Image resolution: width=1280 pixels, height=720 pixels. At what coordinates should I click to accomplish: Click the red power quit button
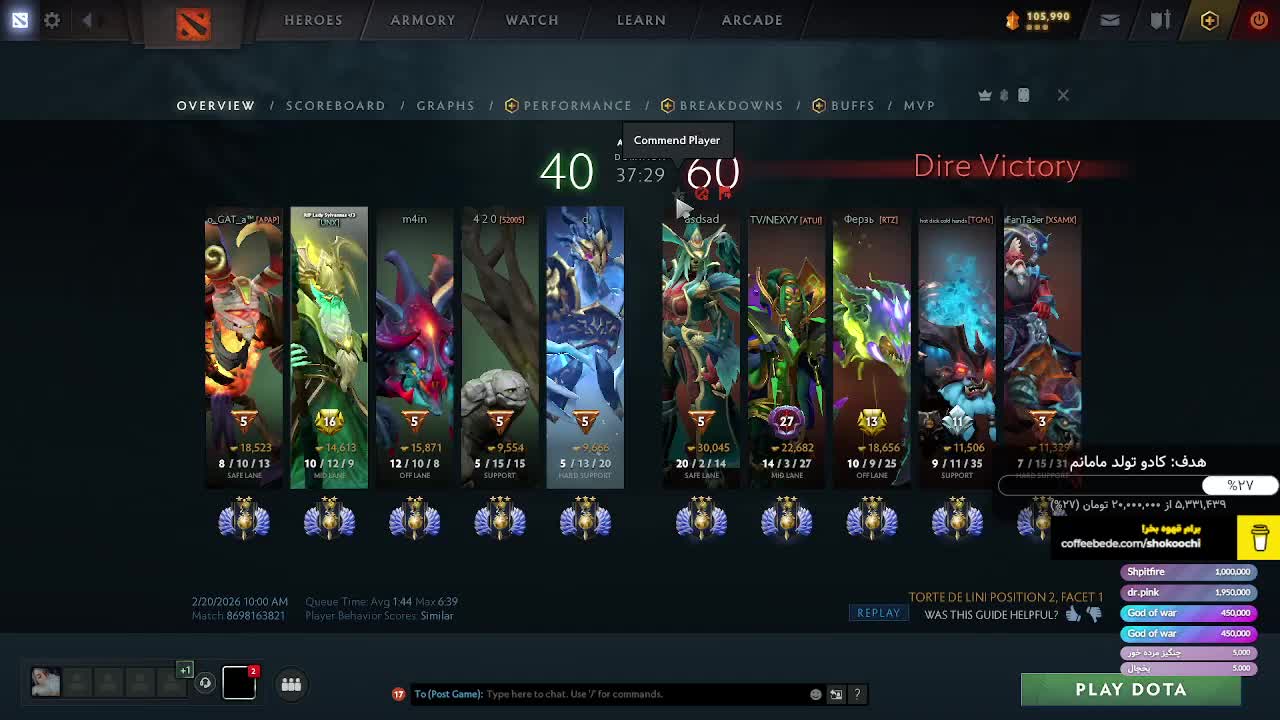pos(1258,20)
